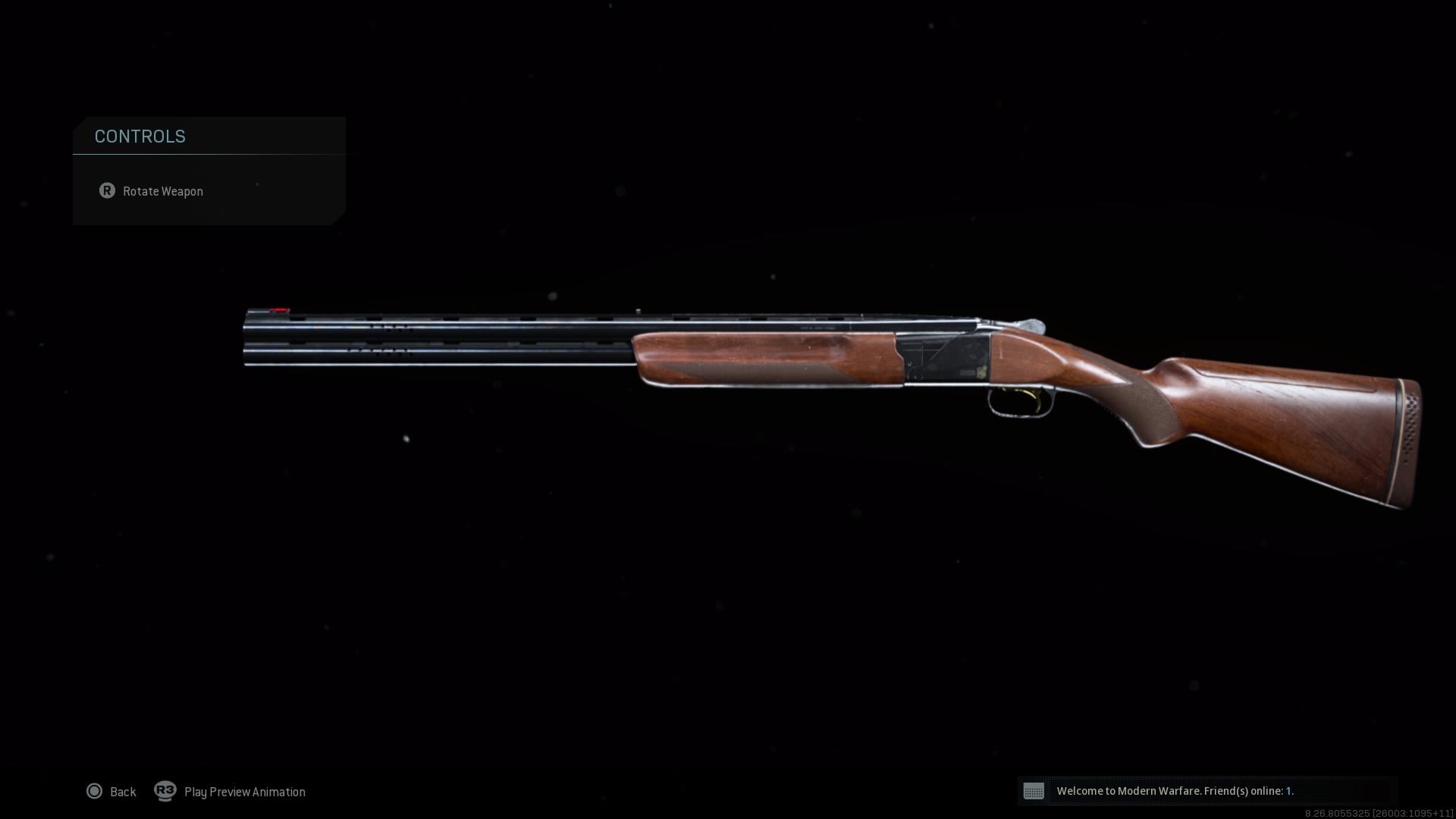Click the highlighted friend count number

[x=1290, y=791]
